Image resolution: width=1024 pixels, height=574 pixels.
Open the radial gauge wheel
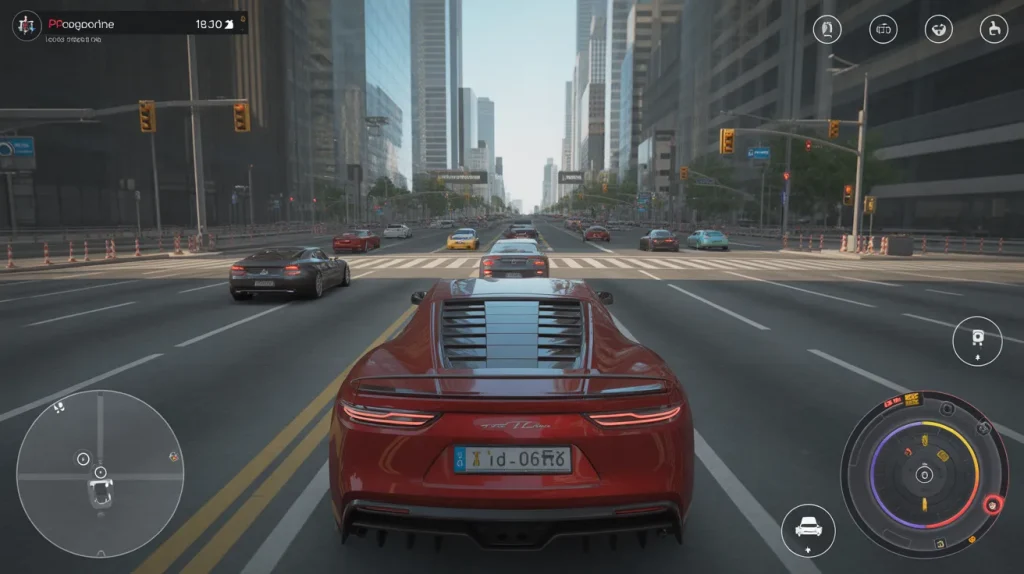pyautogui.click(x=924, y=473)
